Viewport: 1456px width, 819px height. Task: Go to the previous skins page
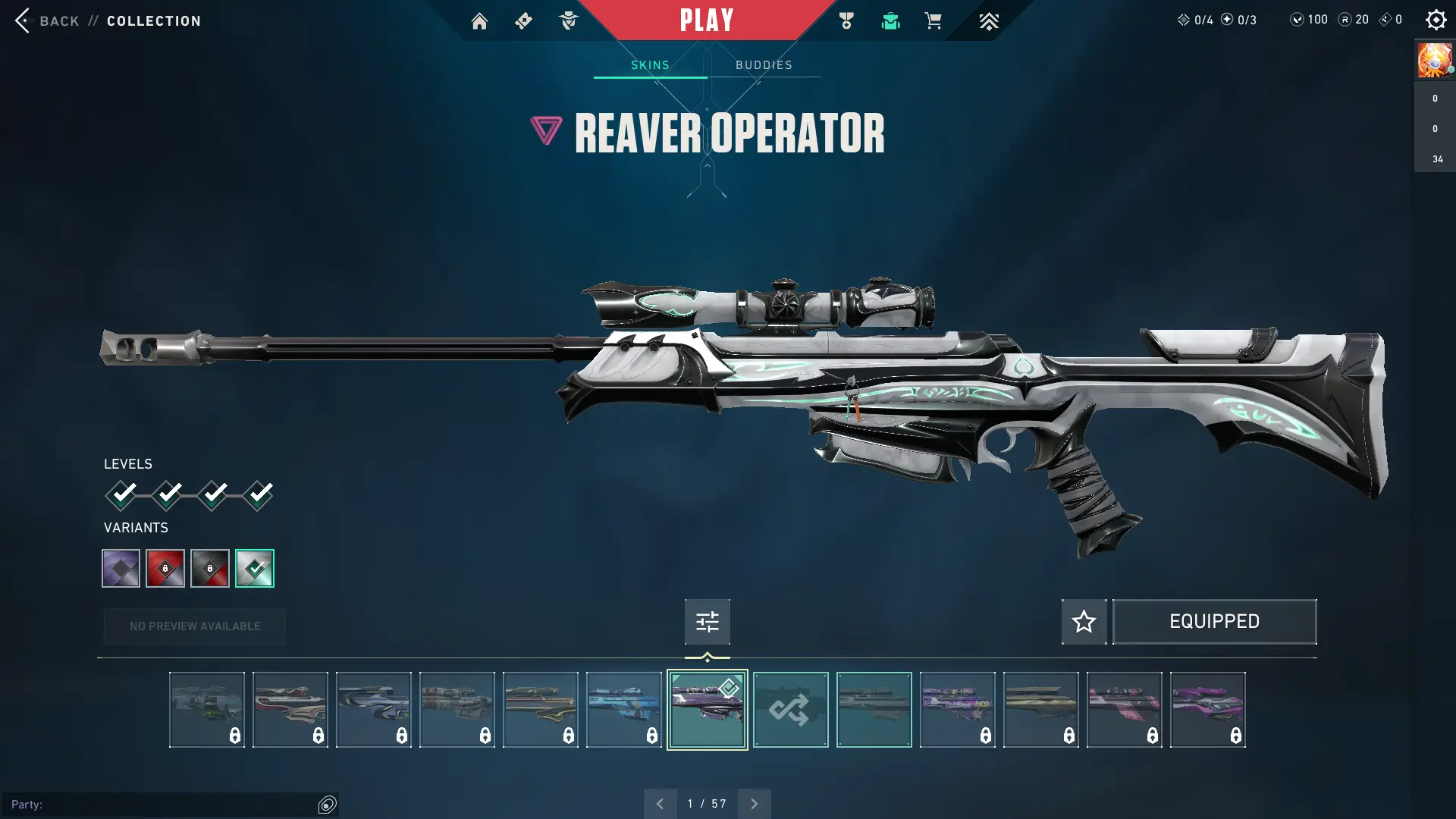click(660, 803)
